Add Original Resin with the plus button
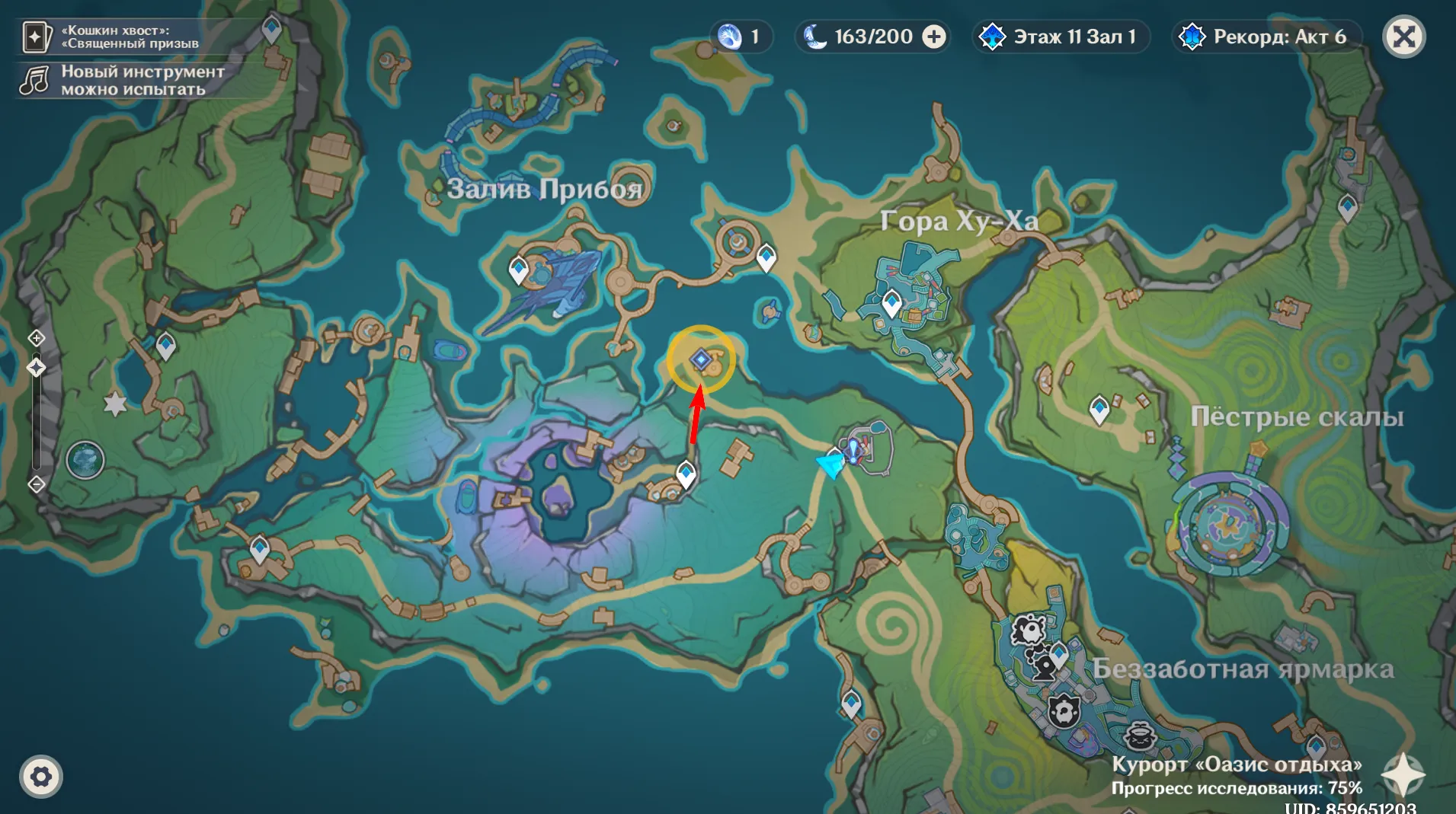This screenshot has width=1456, height=814. click(934, 37)
